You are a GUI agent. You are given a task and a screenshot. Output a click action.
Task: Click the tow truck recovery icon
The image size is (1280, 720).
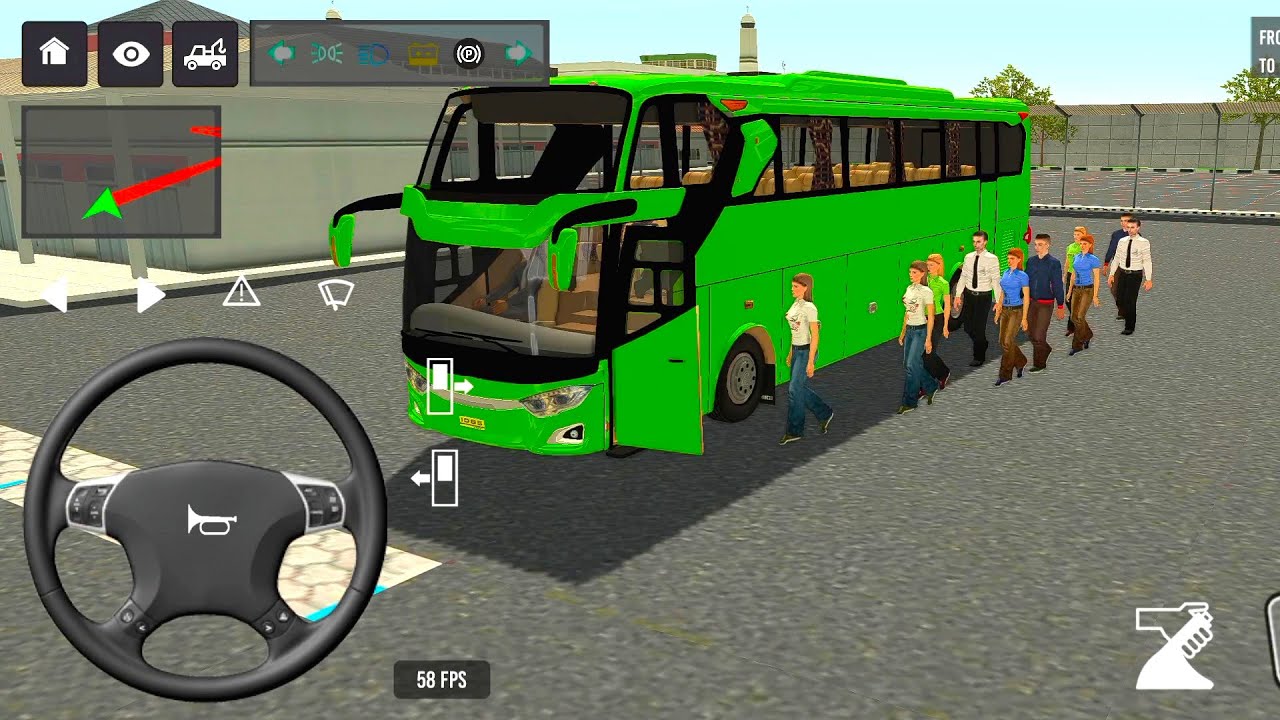click(x=205, y=55)
